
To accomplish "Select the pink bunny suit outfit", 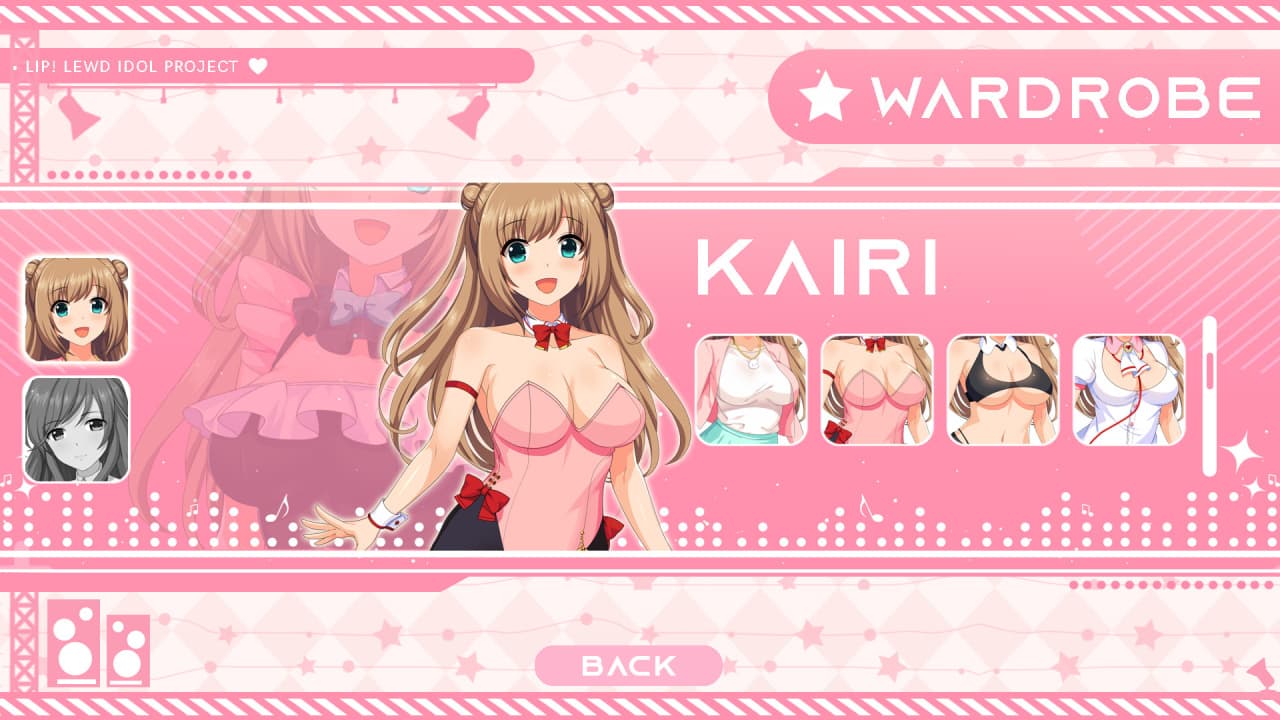I will 877,390.
